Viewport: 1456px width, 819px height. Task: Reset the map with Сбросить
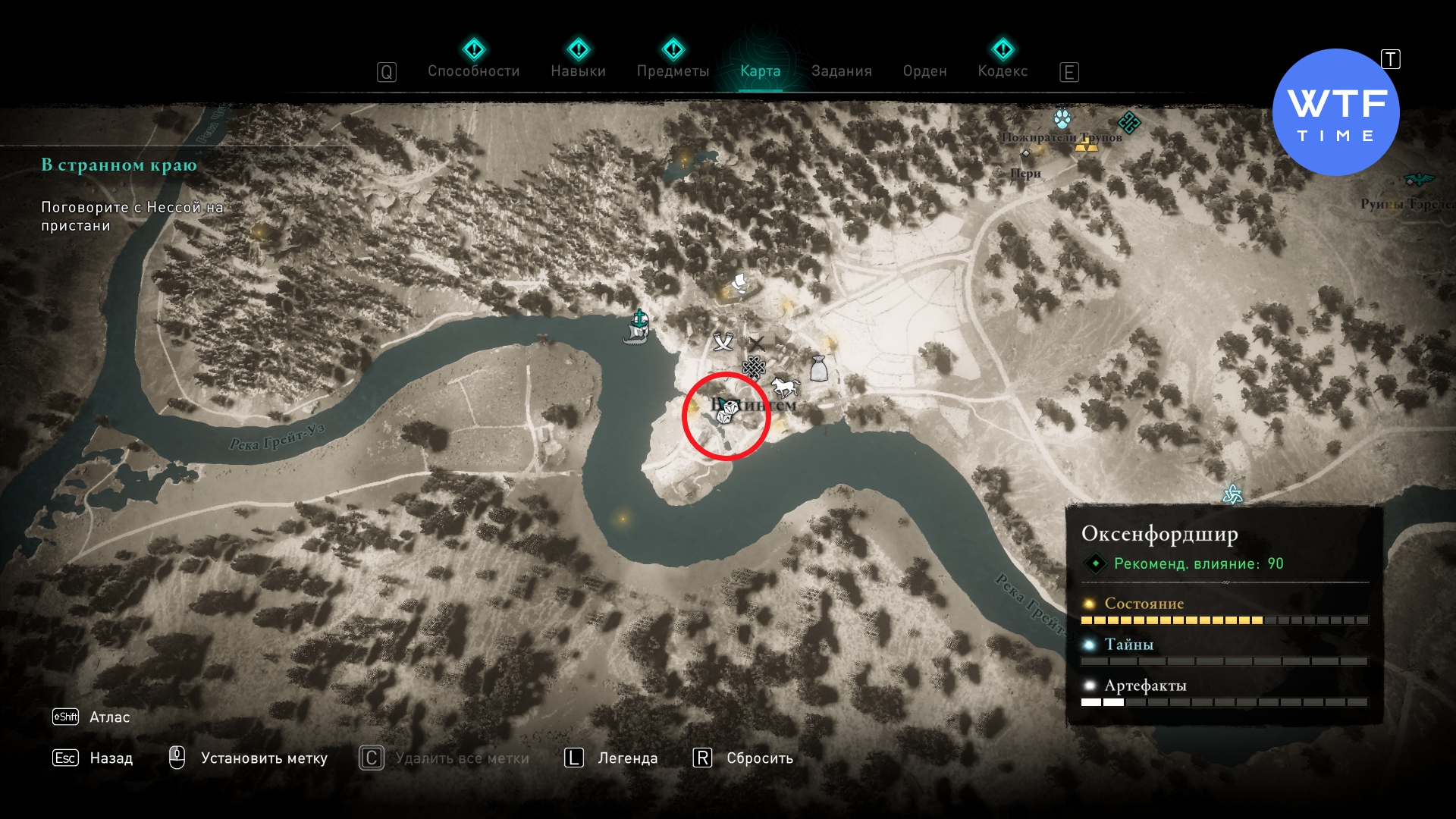[759, 758]
